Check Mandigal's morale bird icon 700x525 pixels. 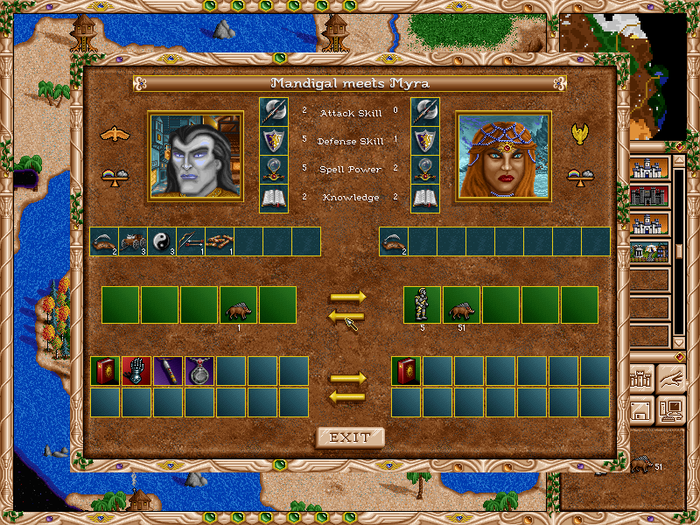(116, 134)
